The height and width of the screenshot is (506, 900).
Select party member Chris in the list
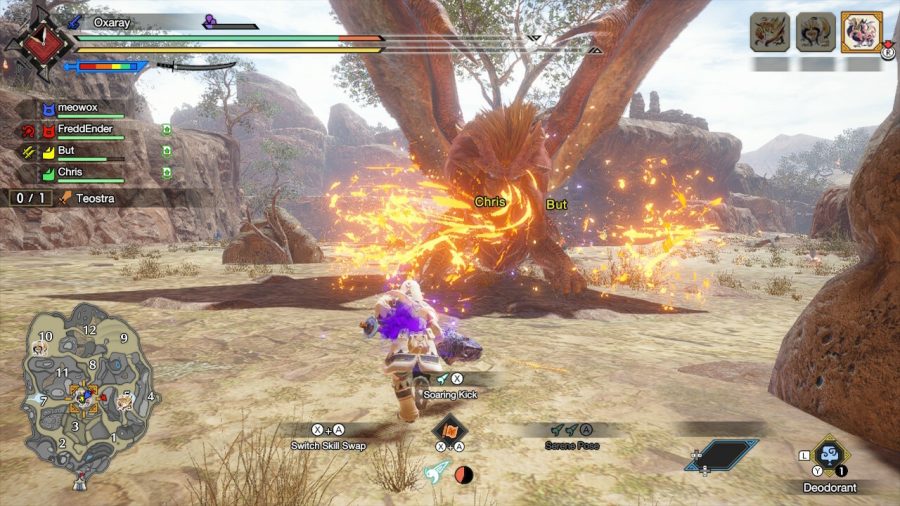point(71,172)
